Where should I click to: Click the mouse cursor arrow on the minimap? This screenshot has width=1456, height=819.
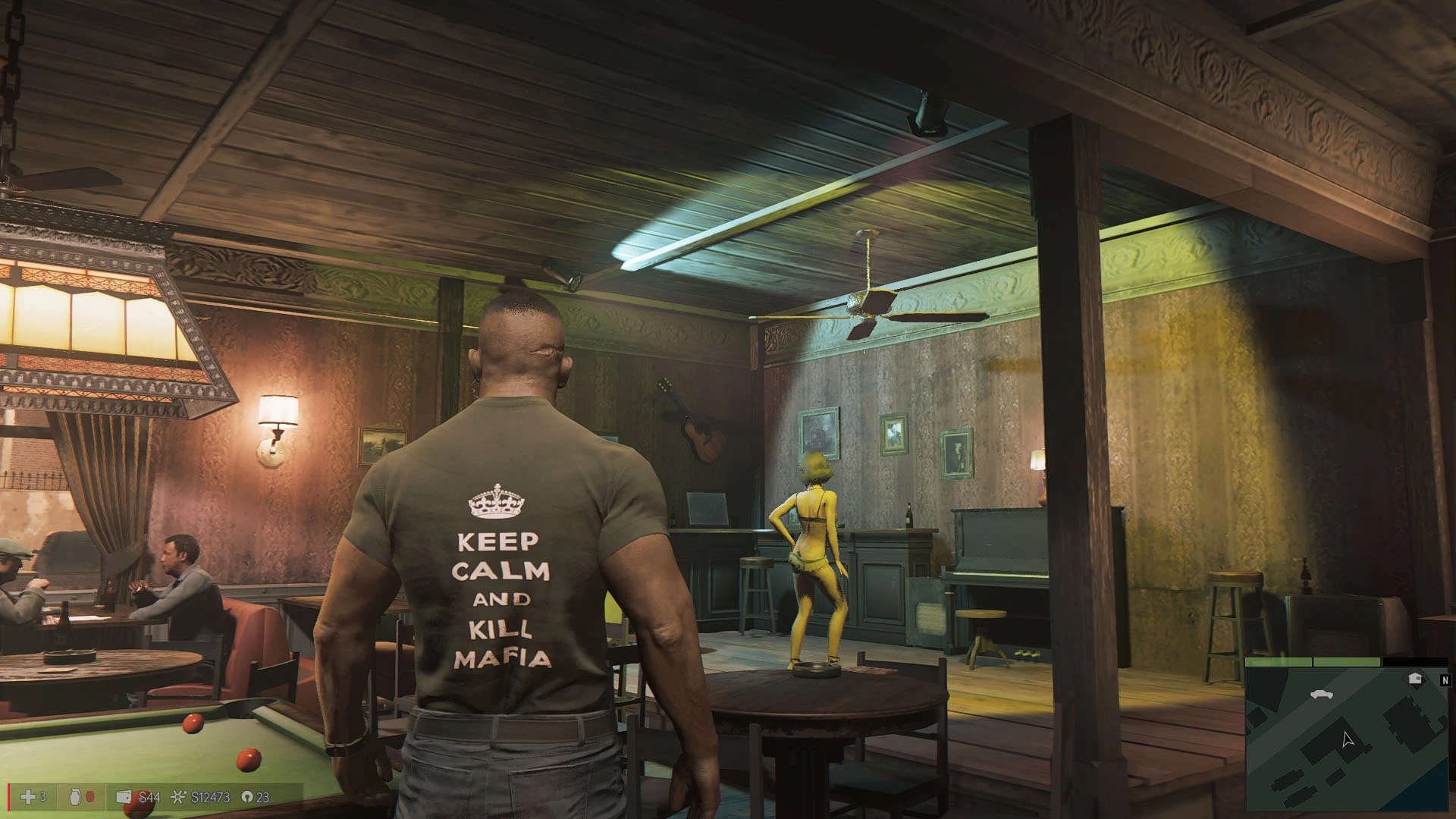point(1349,739)
